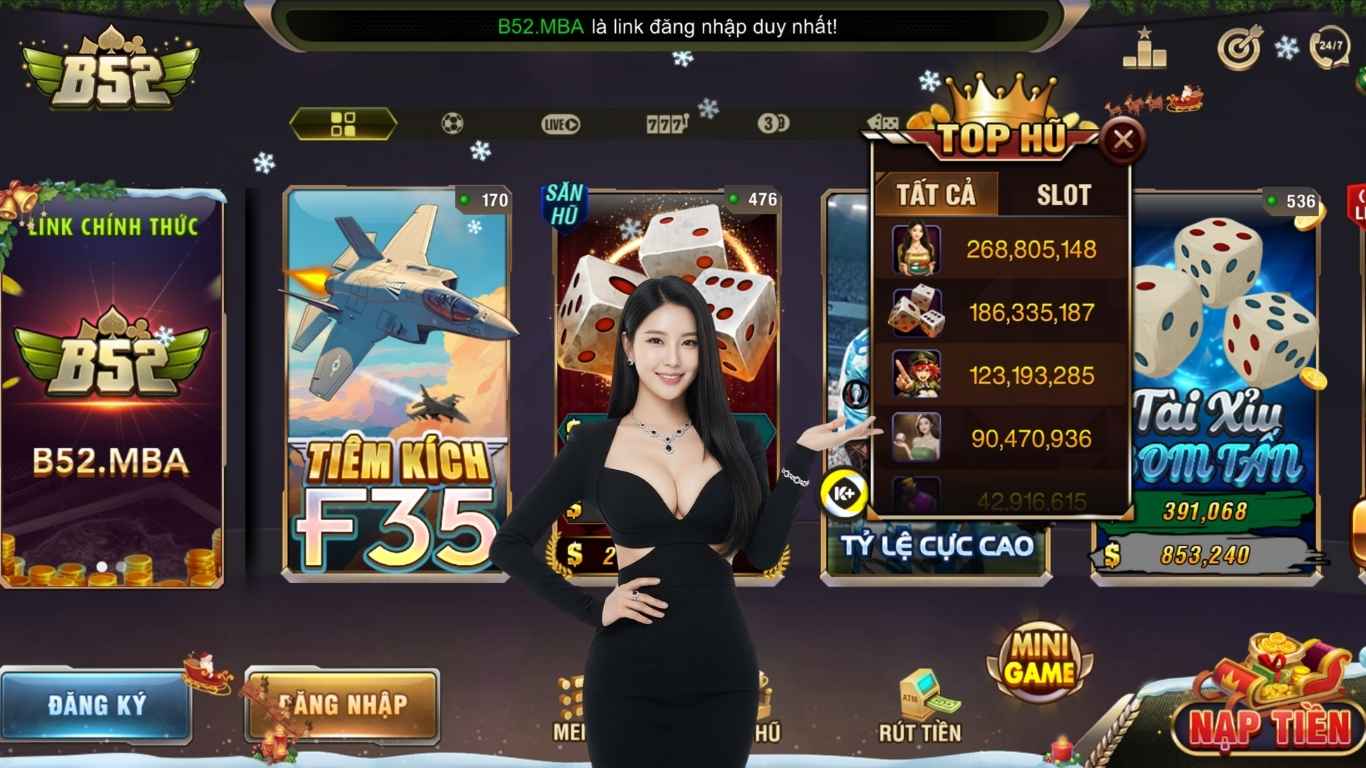
Task: Close the TOP HŨ panel
Action: [x=1124, y=140]
